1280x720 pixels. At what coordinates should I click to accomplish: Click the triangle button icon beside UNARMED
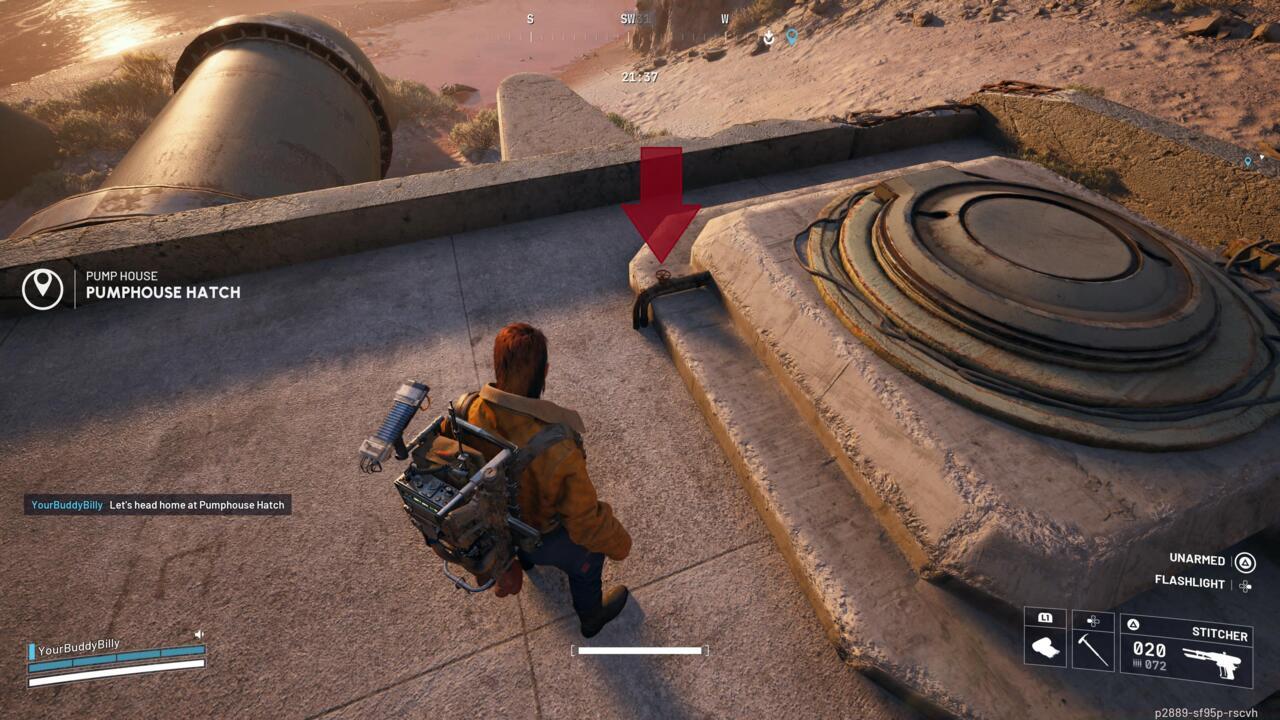click(x=1245, y=562)
